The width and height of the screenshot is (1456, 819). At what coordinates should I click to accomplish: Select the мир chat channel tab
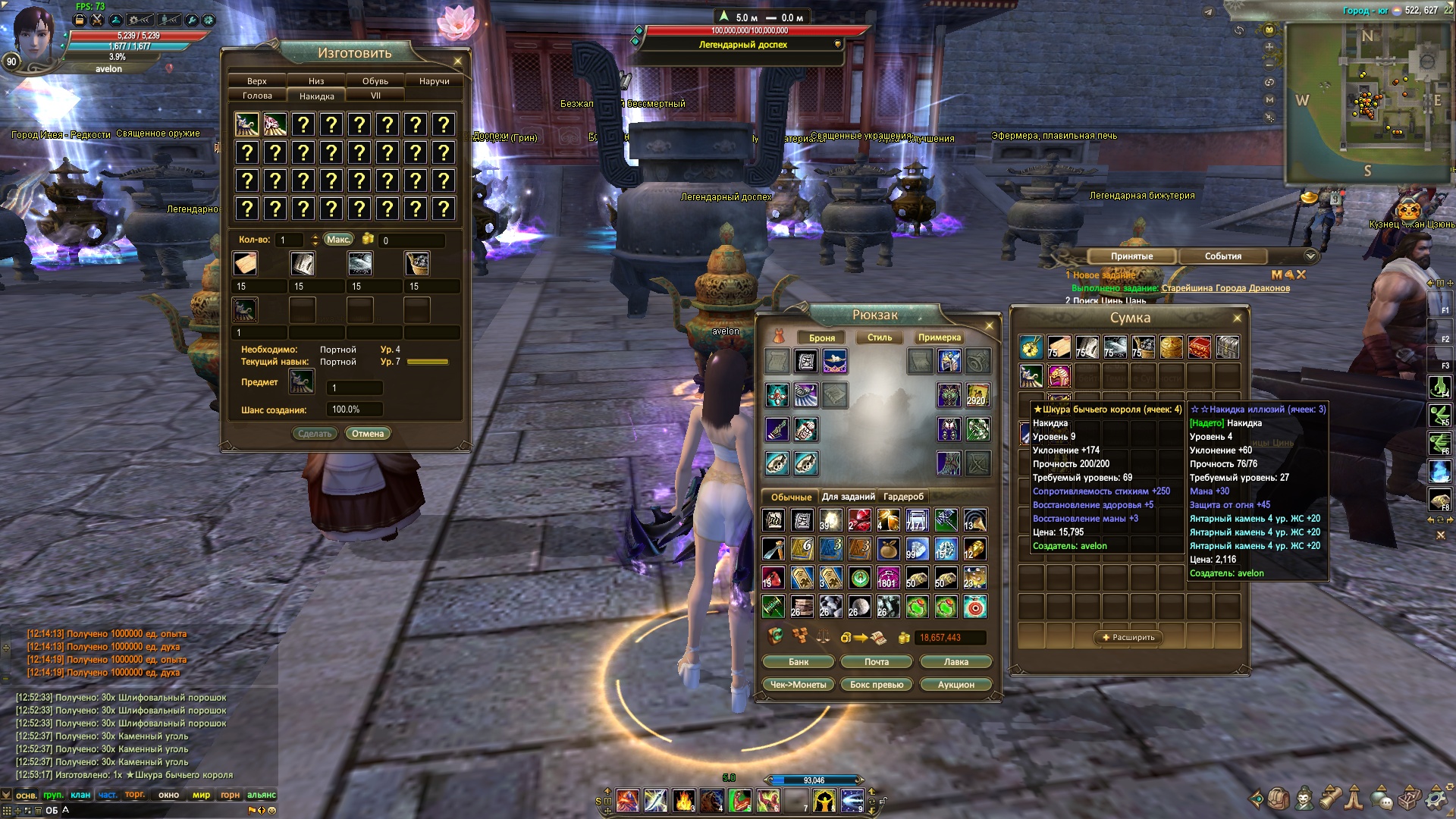[x=201, y=795]
